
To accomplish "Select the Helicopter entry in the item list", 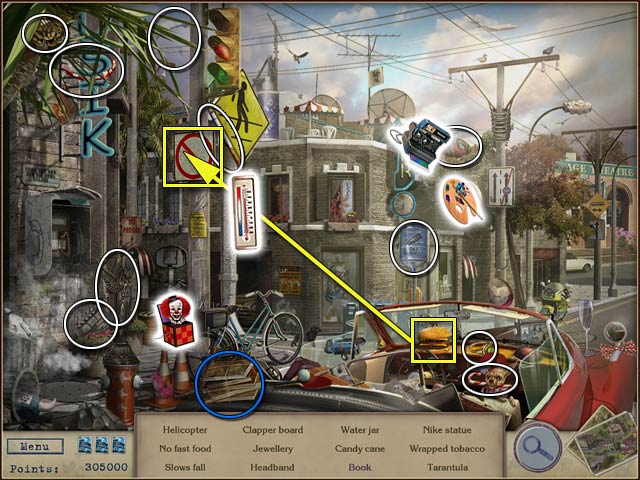I will tap(184, 431).
